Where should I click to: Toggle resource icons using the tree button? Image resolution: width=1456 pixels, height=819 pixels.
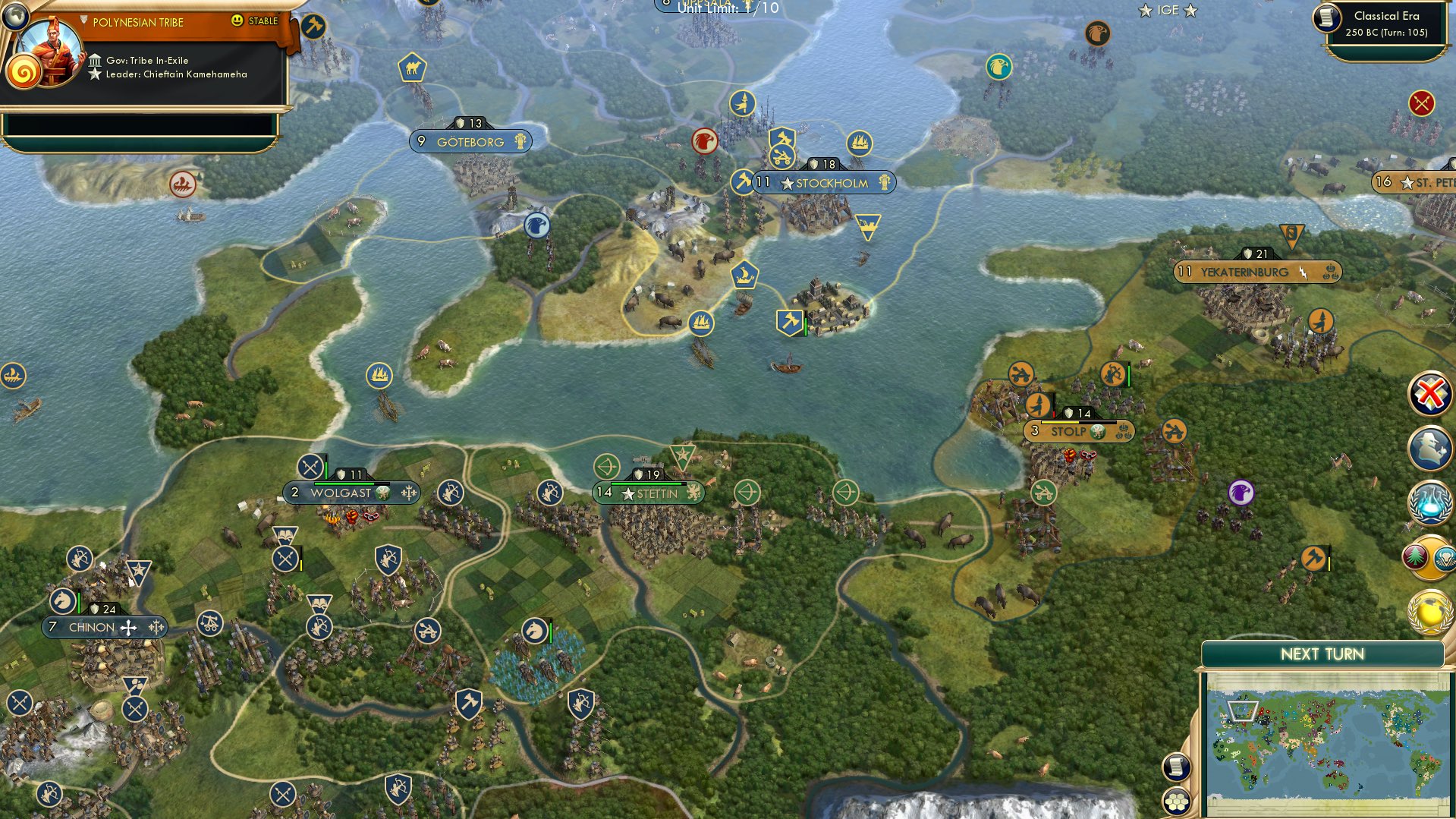(x=1417, y=558)
